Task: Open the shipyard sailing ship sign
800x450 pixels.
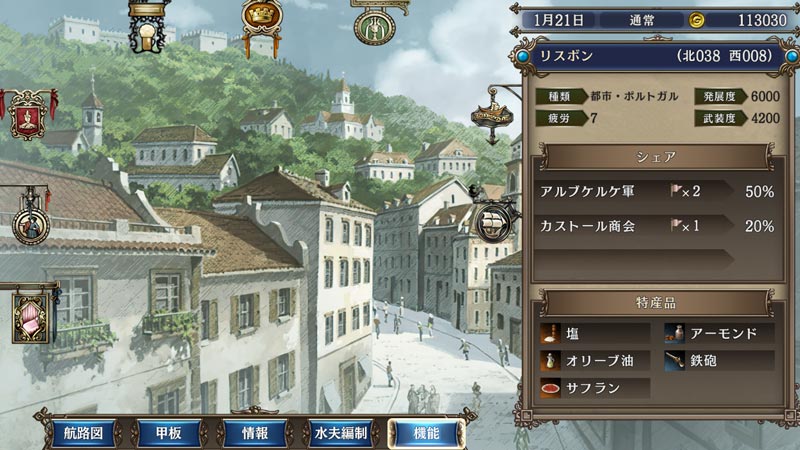Action: point(494,224)
